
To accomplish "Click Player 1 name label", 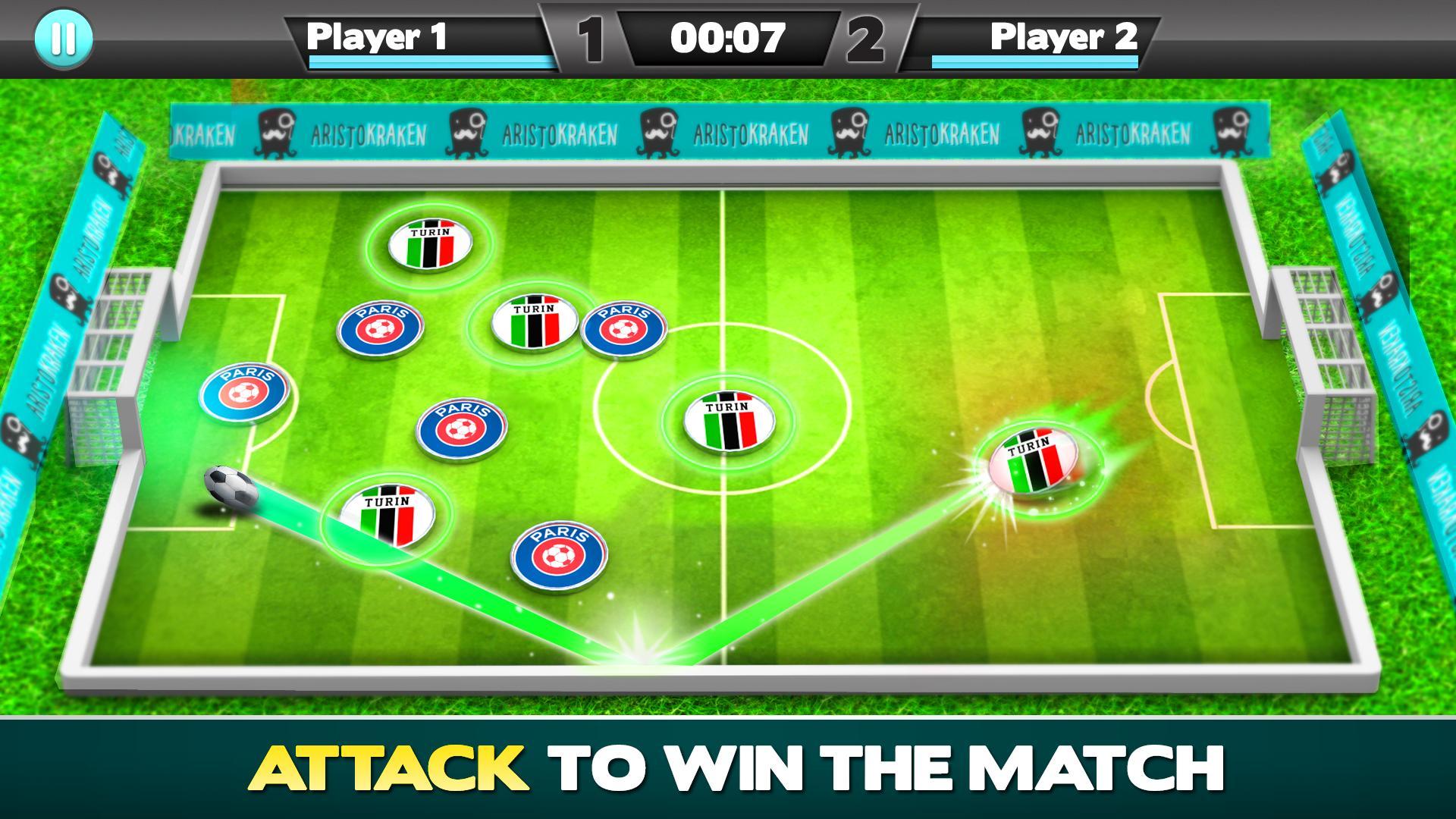I will [x=378, y=34].
